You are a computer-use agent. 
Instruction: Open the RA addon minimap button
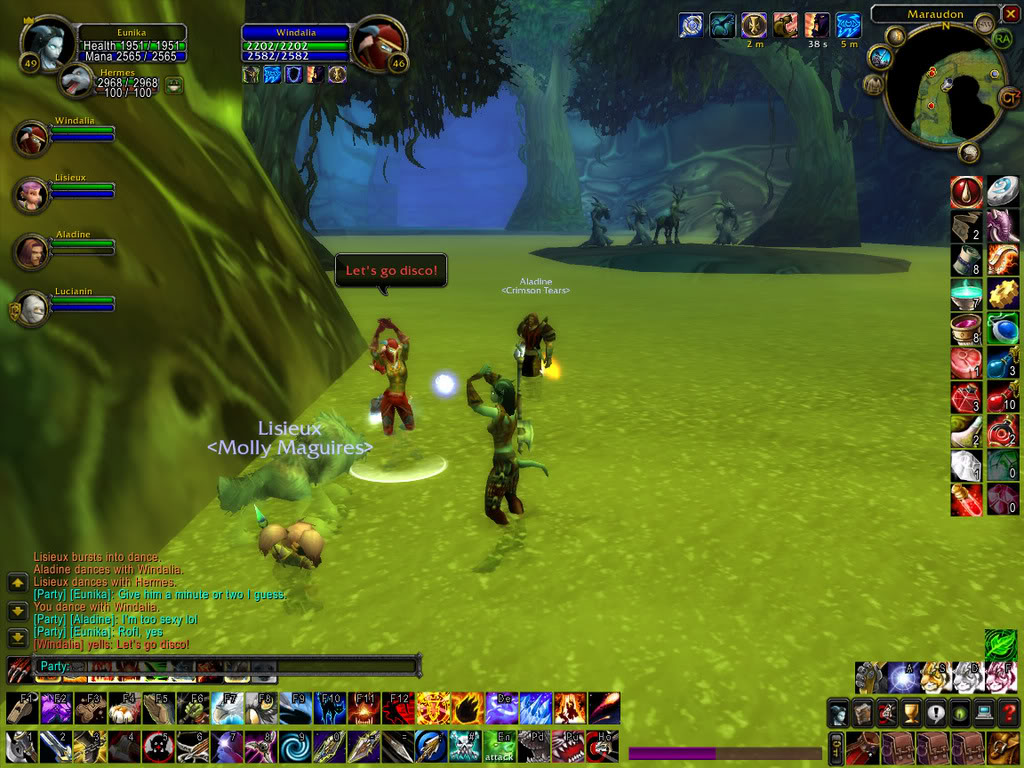point(1002,39)
